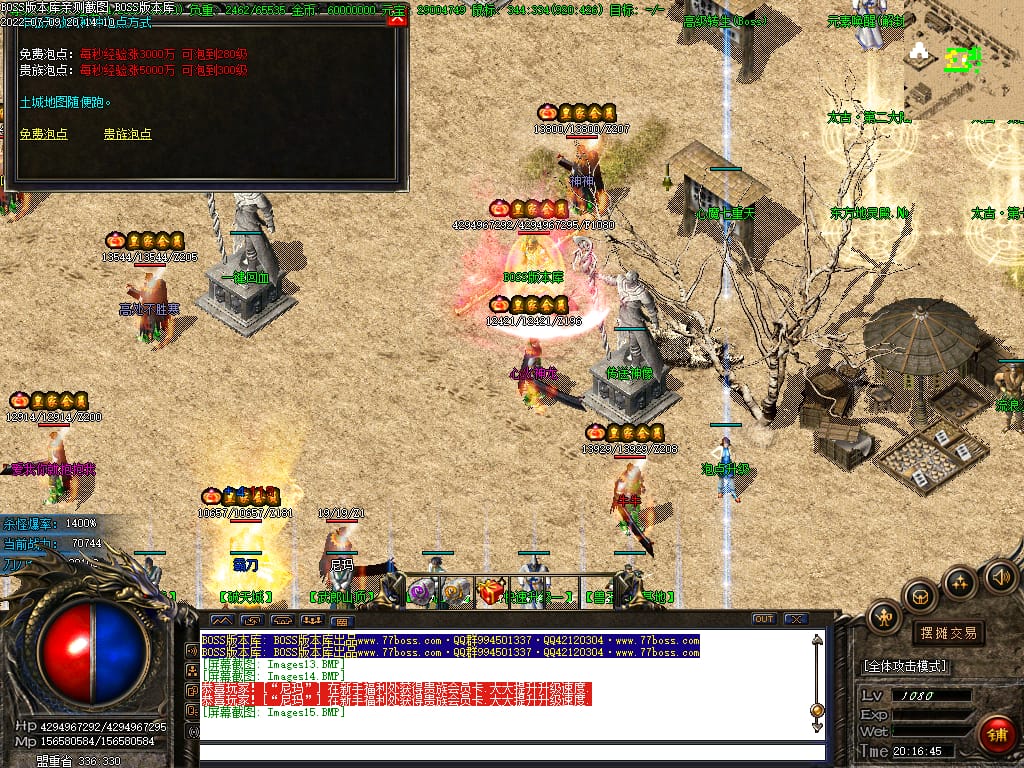
Task: Open the 摆摊交易 stall trading button
Action: point(947,633)
